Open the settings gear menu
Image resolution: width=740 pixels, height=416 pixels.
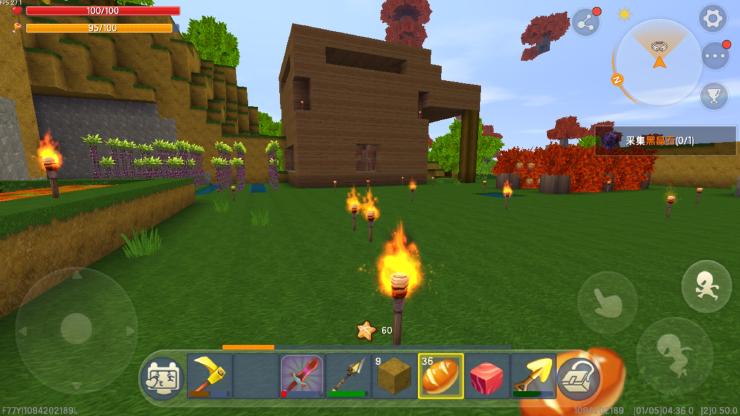[x=712, y=18]
